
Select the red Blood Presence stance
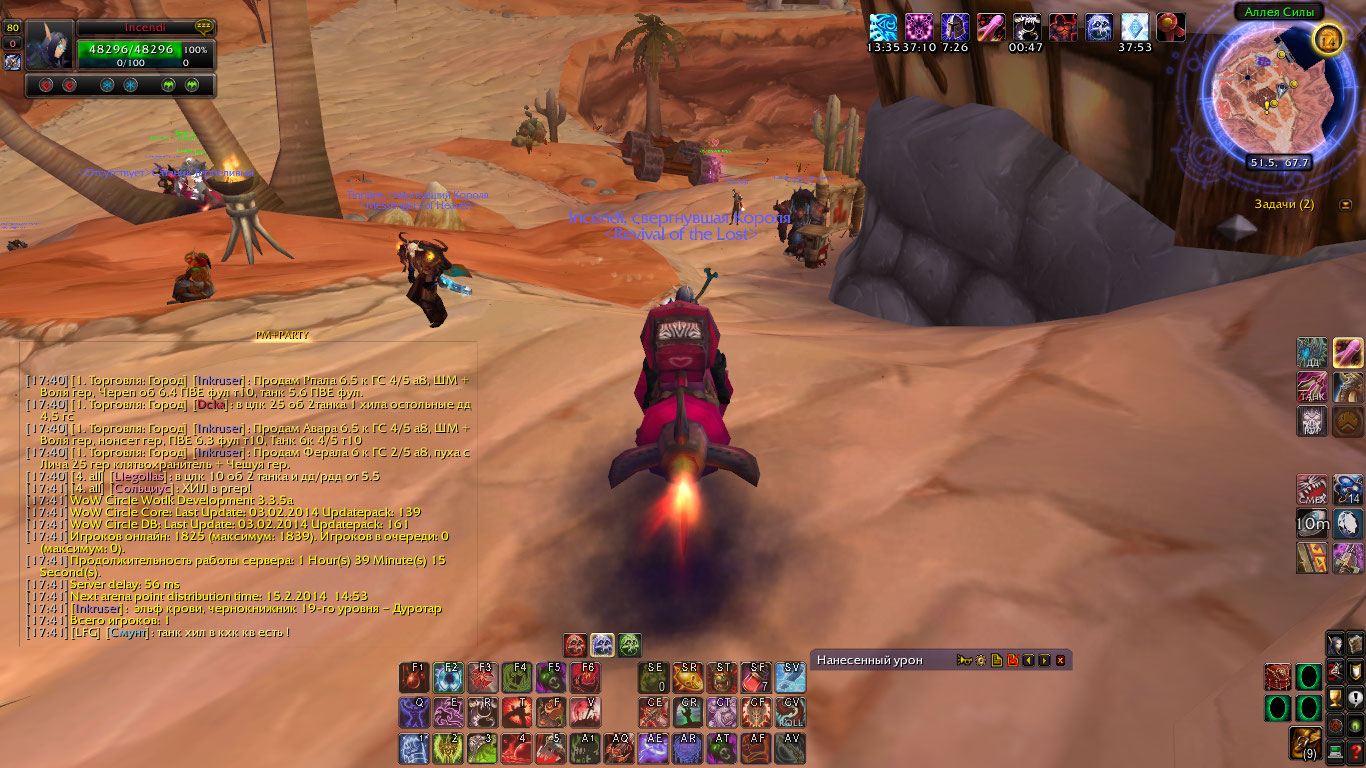pyautogui.click(x=575, y=645)
